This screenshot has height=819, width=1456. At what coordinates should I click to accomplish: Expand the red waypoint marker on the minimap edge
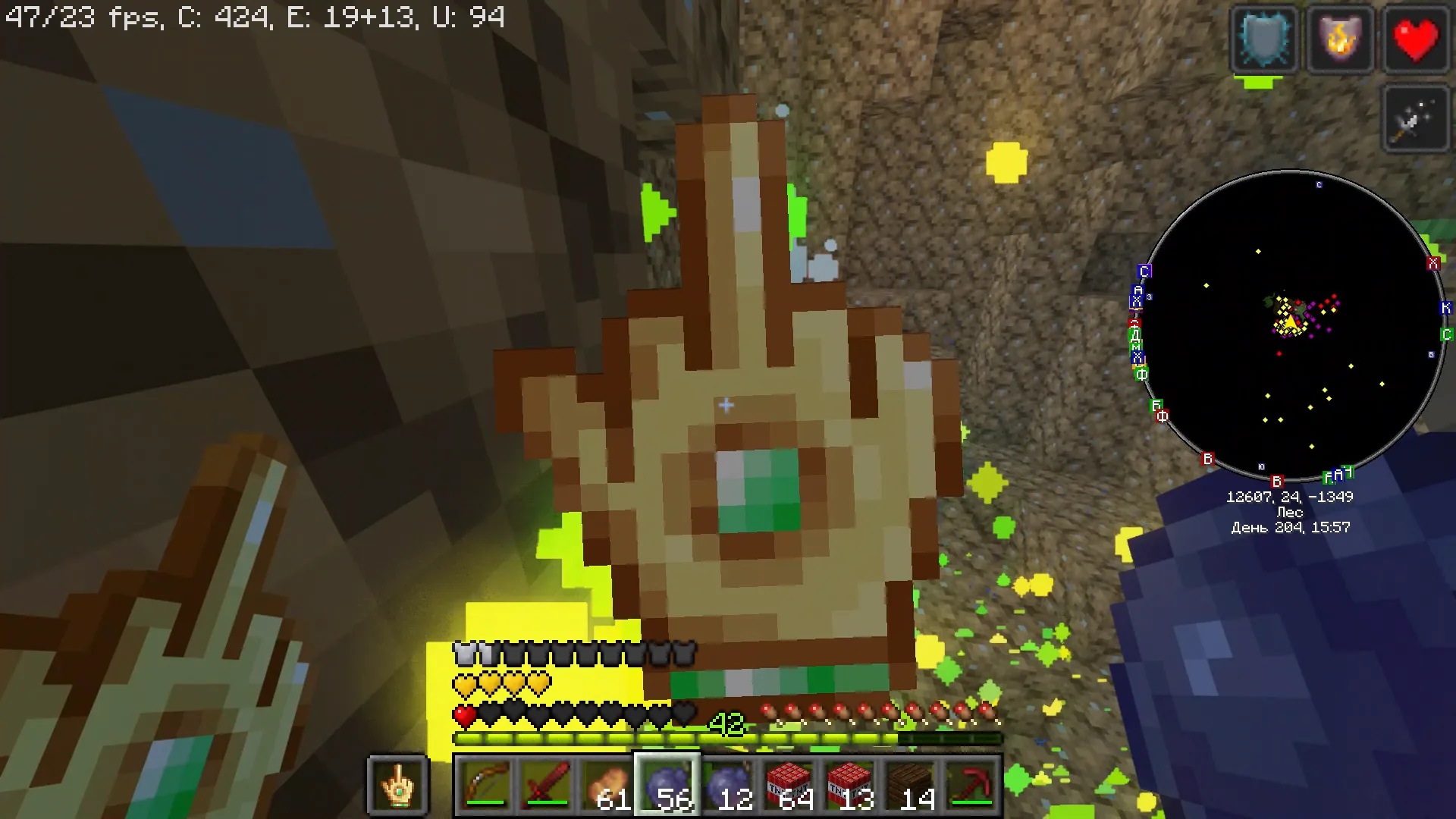coord(1433,263)
